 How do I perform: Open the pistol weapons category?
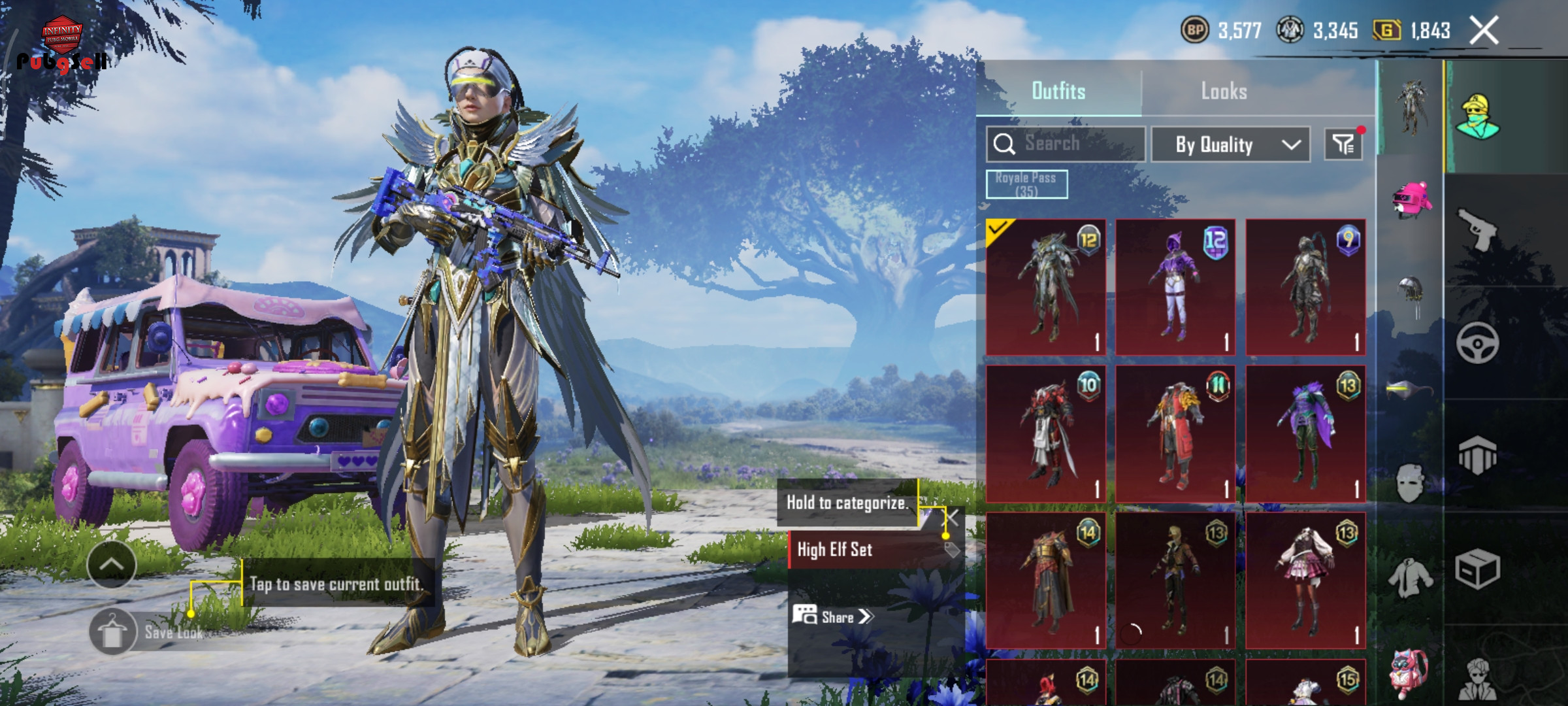pyautogui.click(x=1477, y=229)
